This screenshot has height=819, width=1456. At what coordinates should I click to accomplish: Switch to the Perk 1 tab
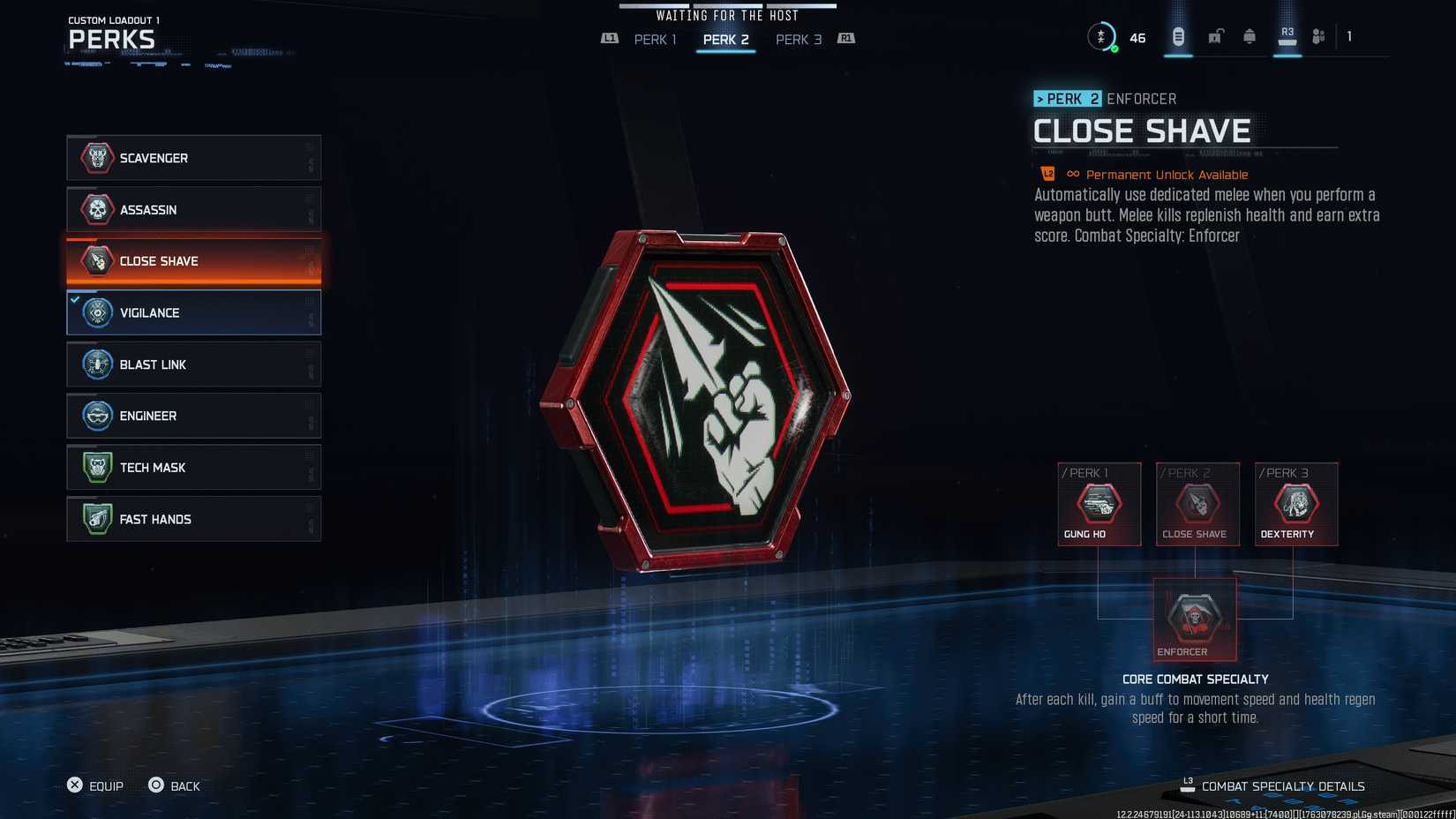click(655, 39)
